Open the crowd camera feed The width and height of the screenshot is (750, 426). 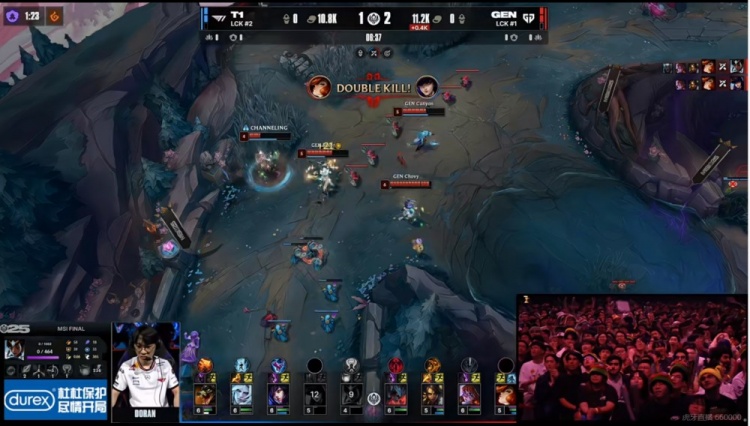(632, 357)
